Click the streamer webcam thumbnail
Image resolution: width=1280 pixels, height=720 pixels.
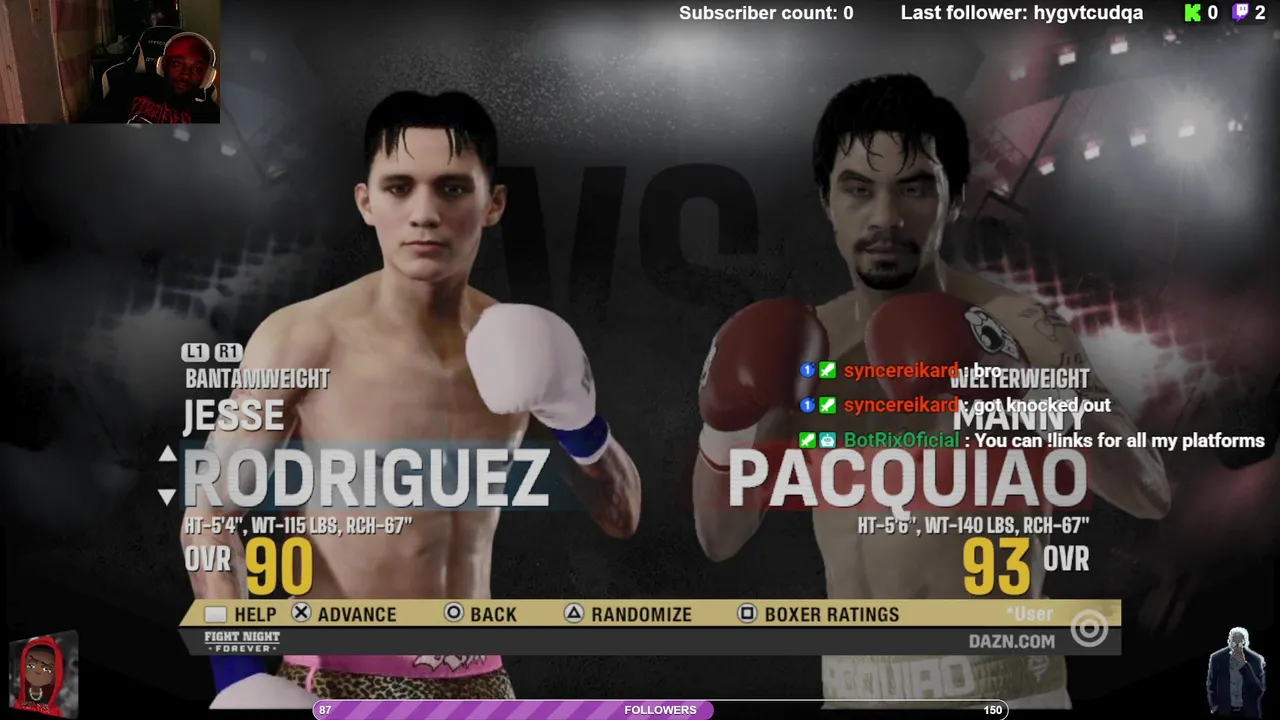click(x=110, y=62)
